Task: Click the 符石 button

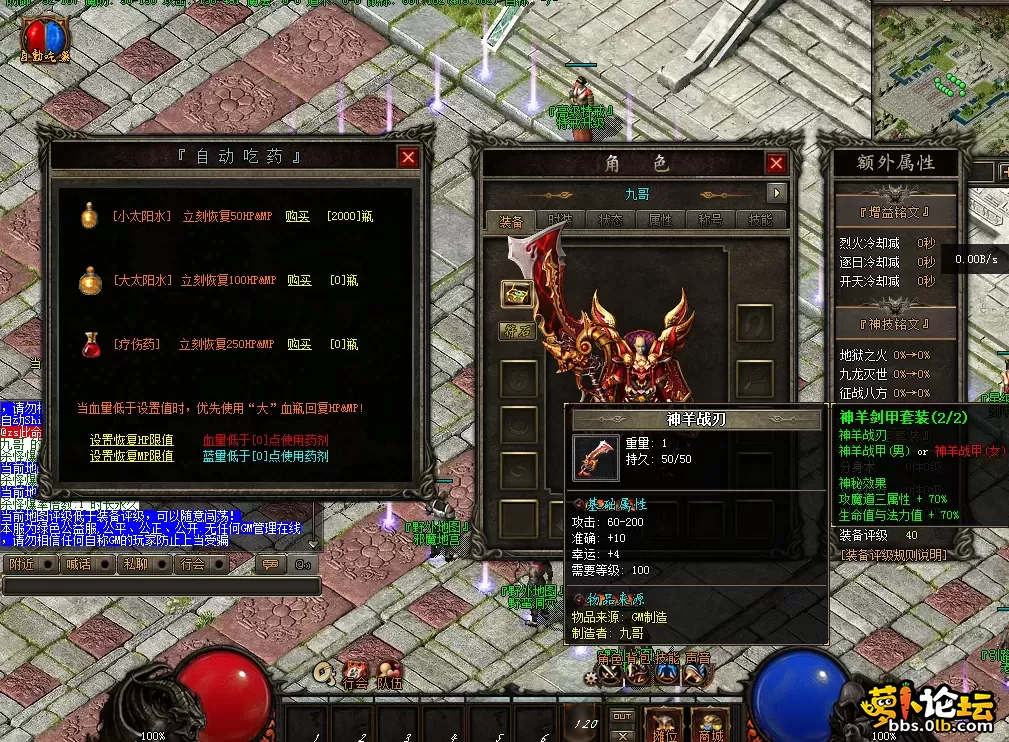Action: 518,330
